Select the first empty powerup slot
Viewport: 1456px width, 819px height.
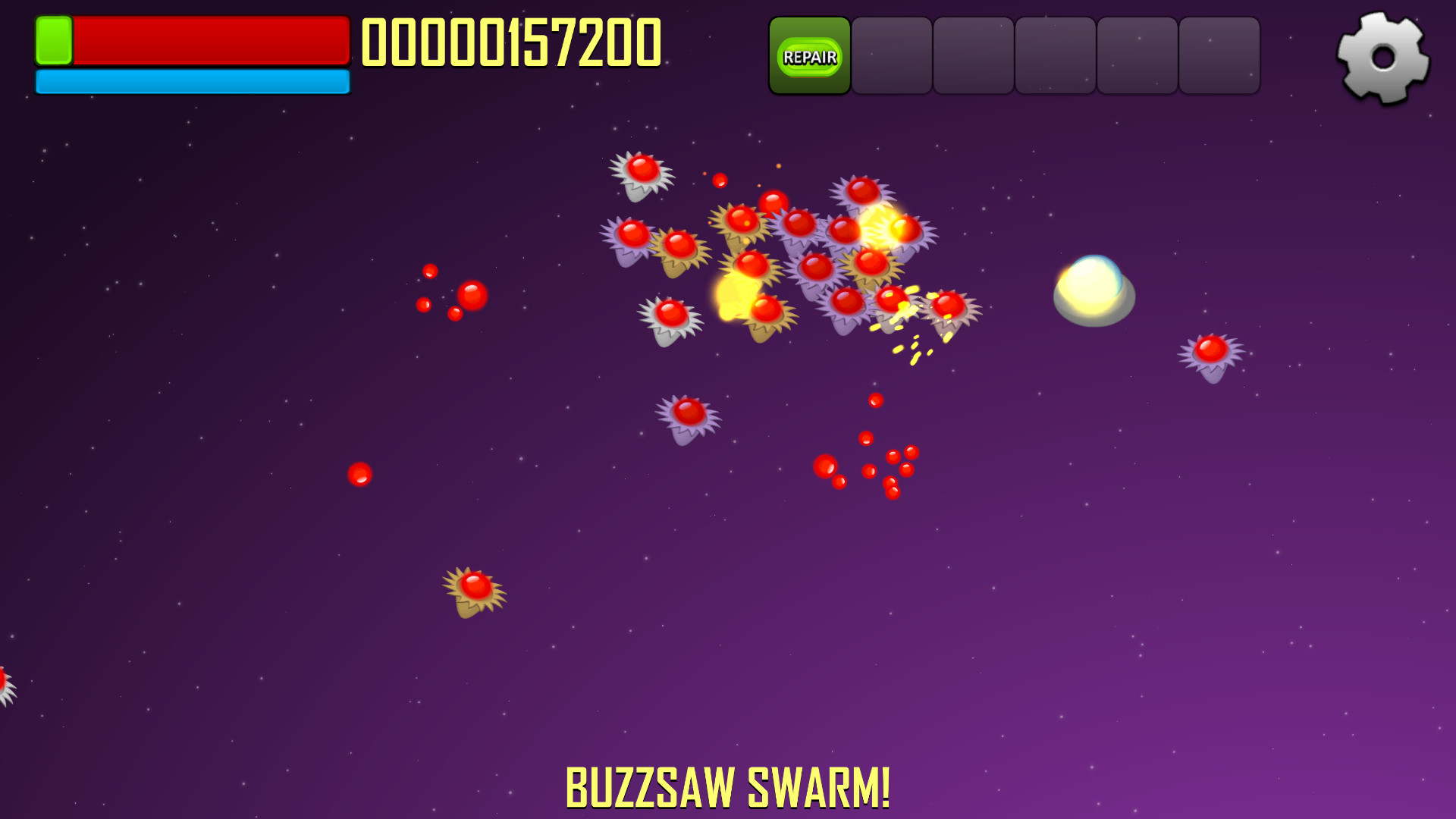pyautogui.click(x=893, y=55)
